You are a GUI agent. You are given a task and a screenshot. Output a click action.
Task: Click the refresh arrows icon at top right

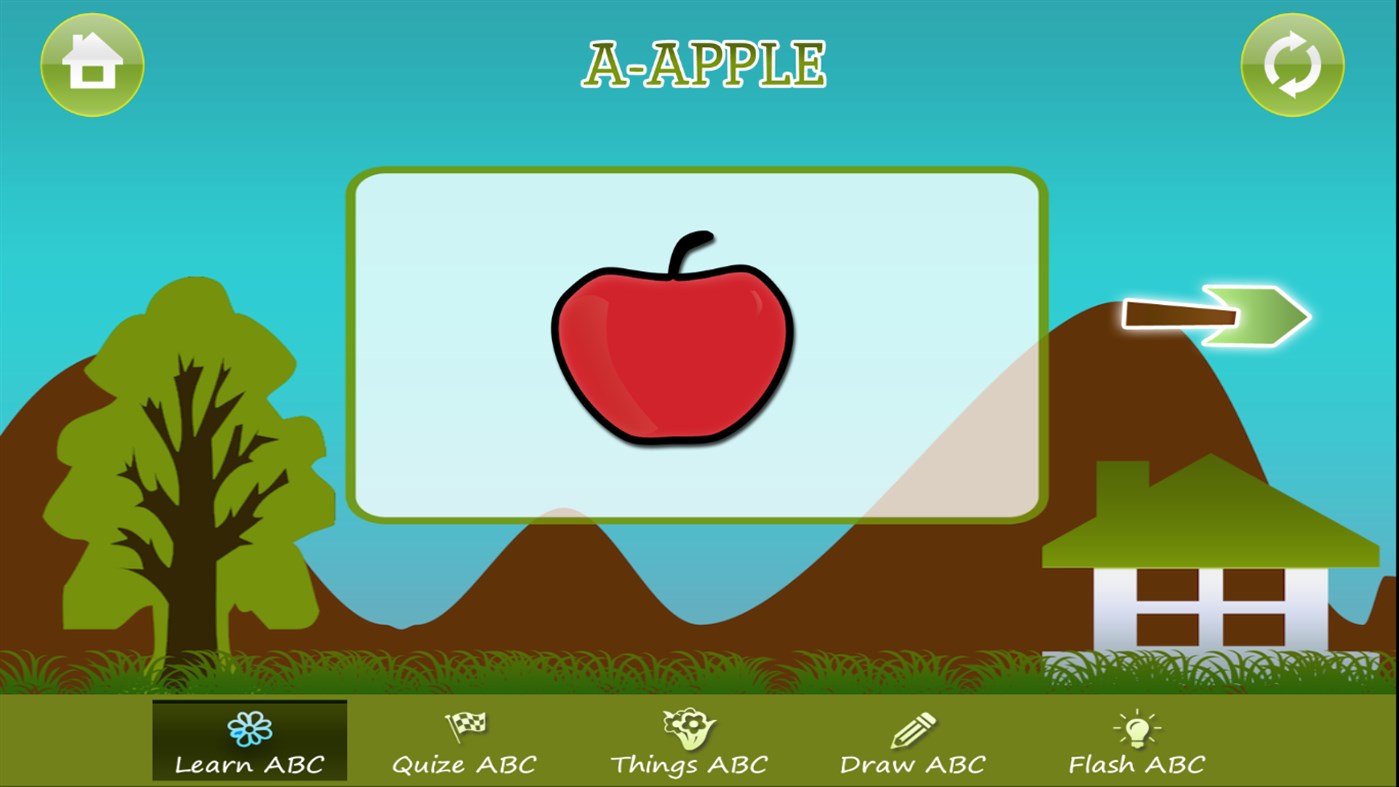1291,64
